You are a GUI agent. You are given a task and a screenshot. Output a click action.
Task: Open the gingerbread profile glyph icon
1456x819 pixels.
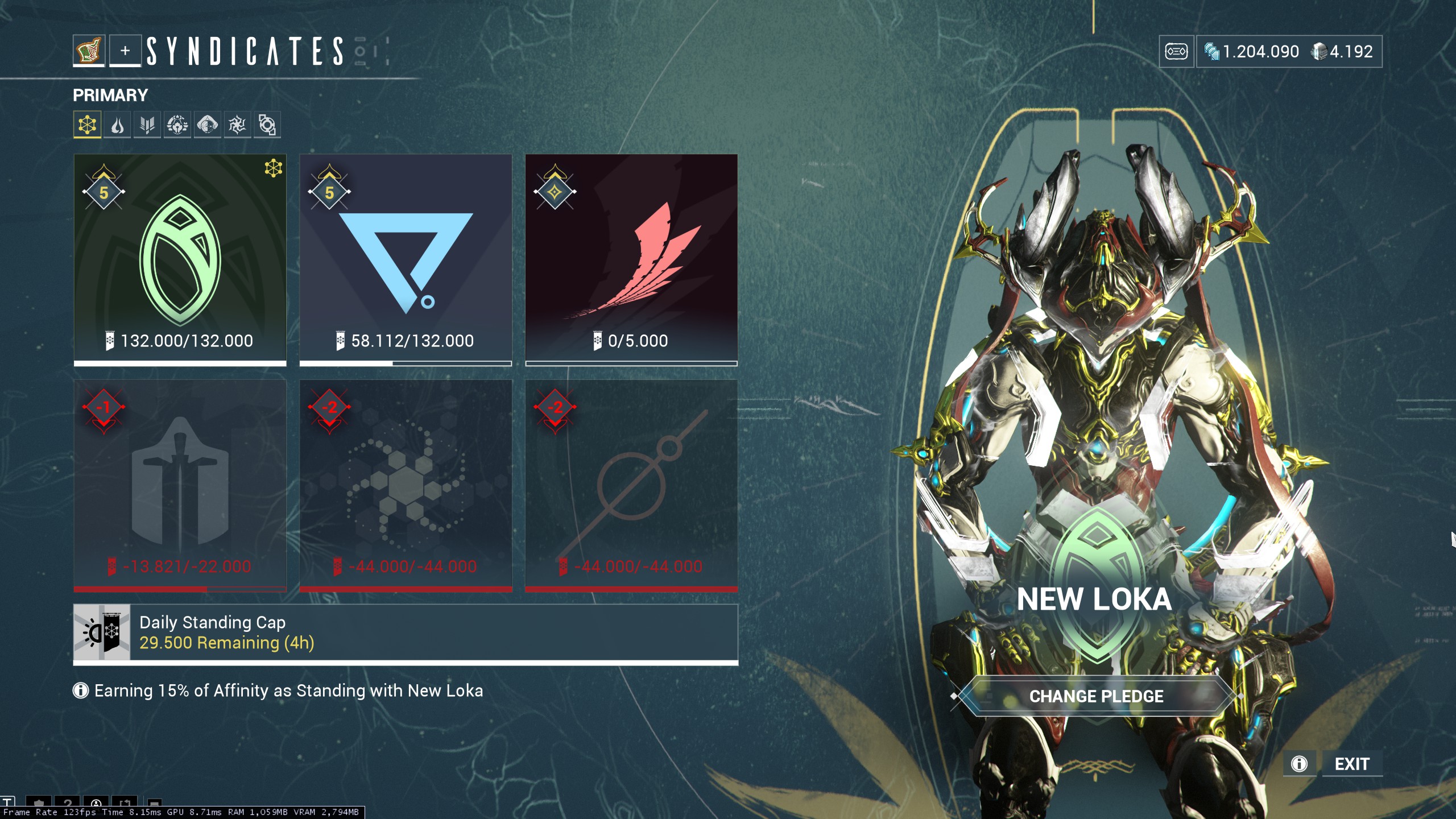[x=89, y=51]
